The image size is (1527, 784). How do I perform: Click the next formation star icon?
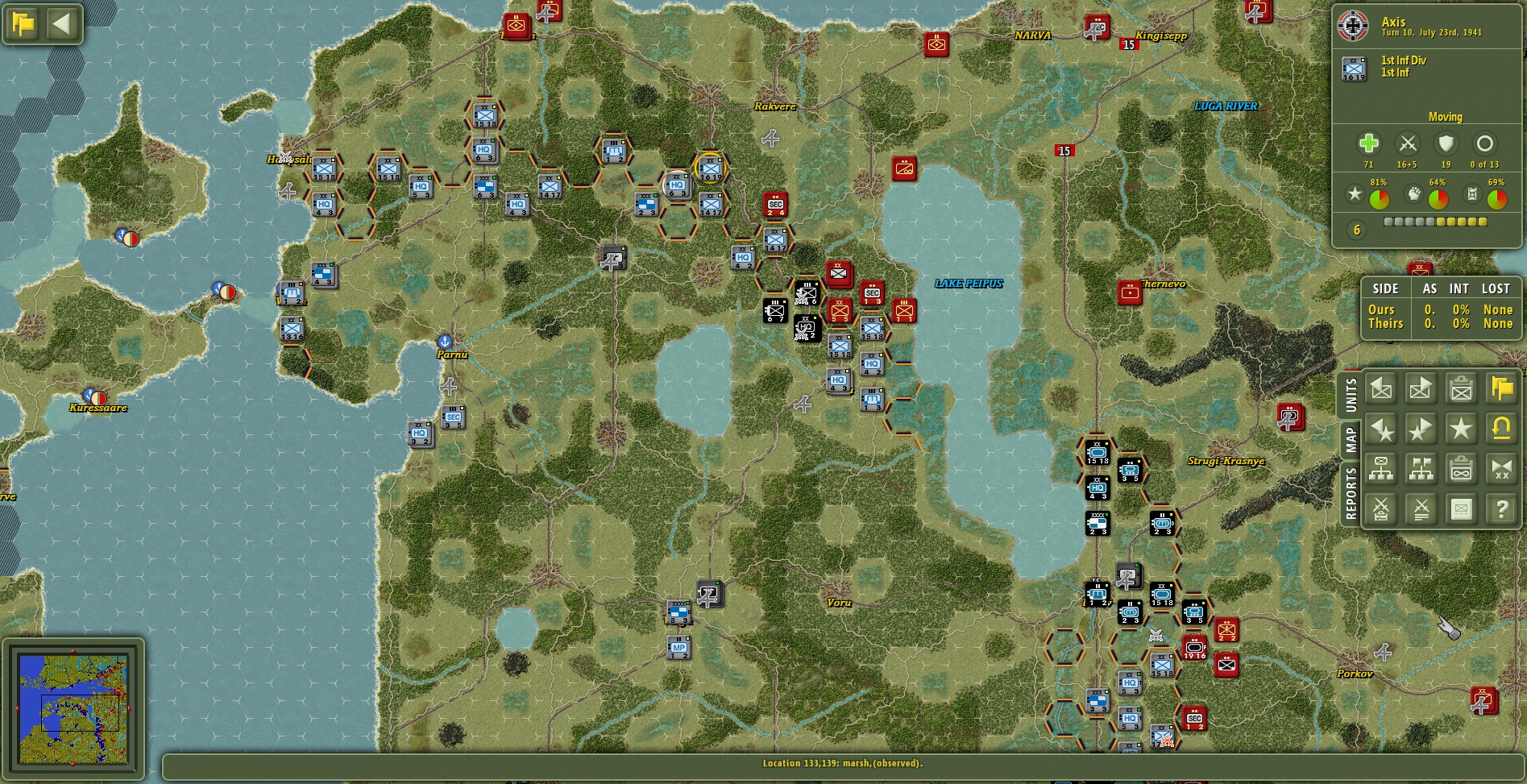[1419, 428]
